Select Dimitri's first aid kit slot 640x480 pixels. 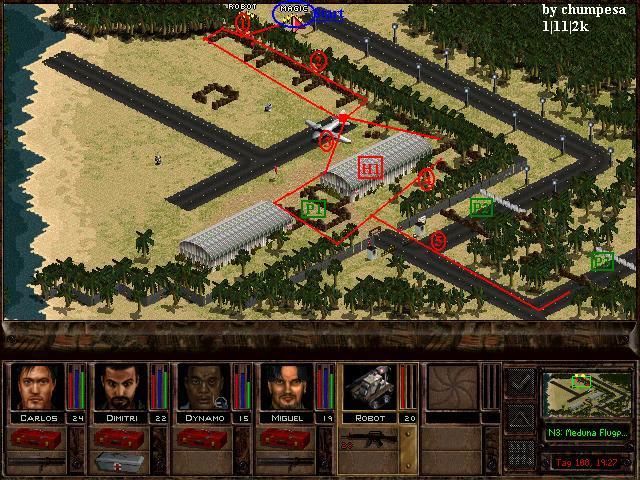pyautogui.click(x=120, y=462)
